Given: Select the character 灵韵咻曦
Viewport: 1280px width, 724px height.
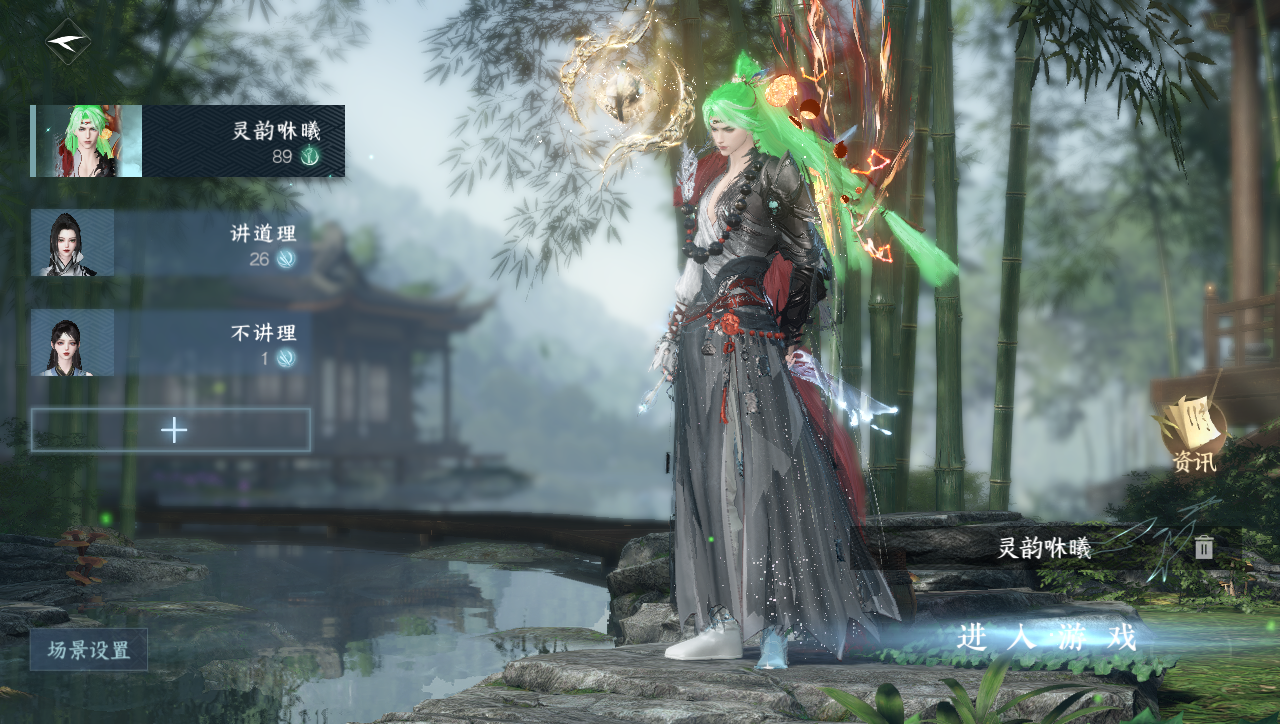Looking at the screenshot, I should (188, 141).
